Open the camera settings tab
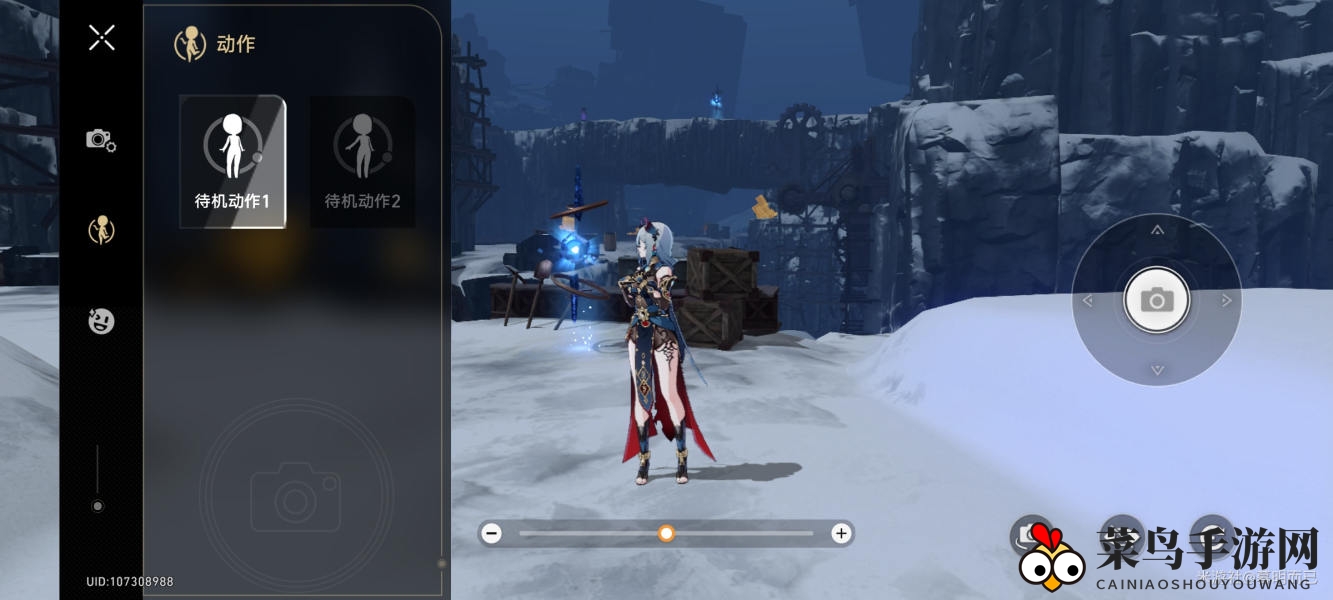1333x600 pixels. click(101, 140)
